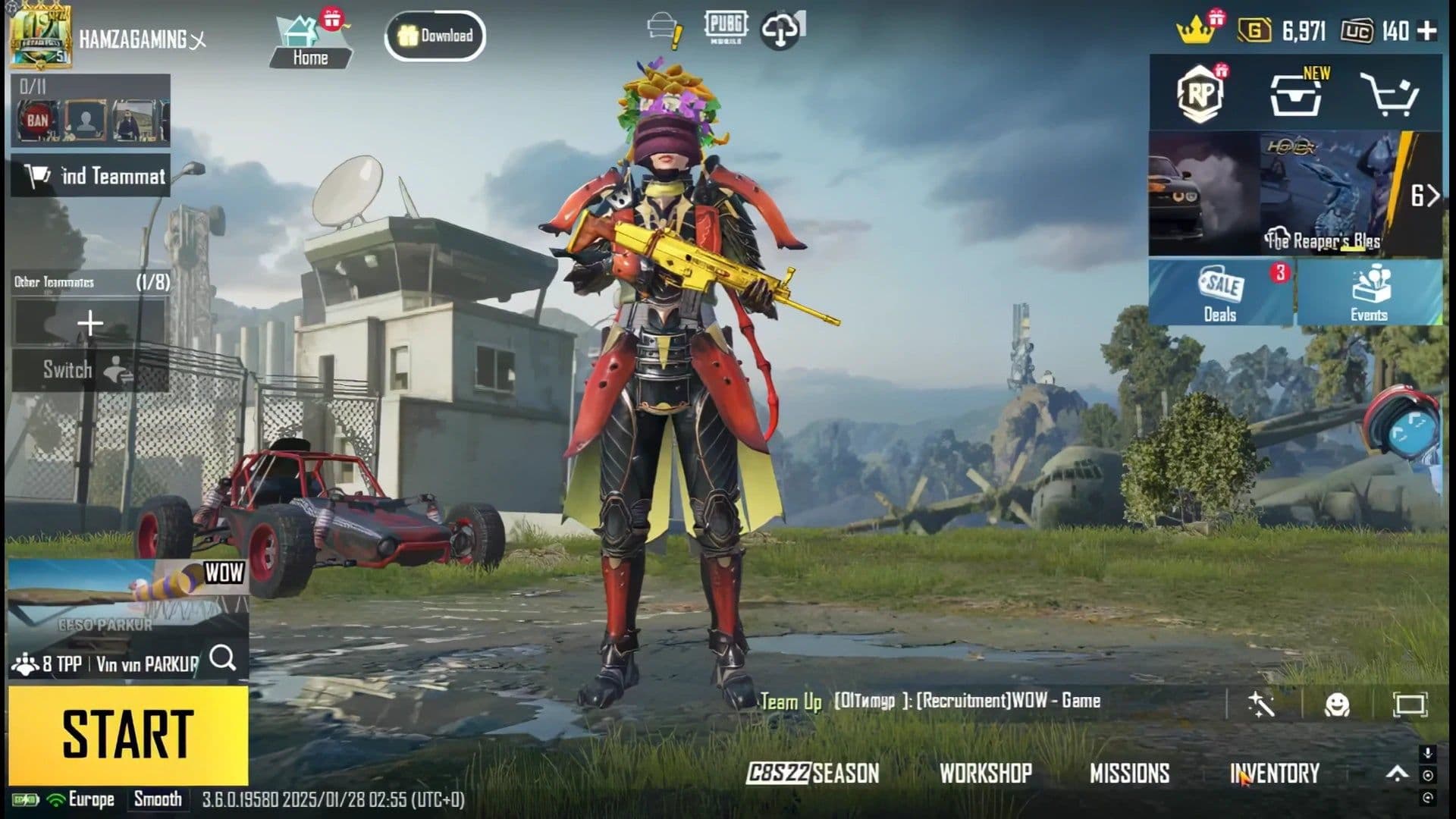The image size is (1456, 819).
Task: Toggle the microphone voice icon
Action: pos(1429,752)
